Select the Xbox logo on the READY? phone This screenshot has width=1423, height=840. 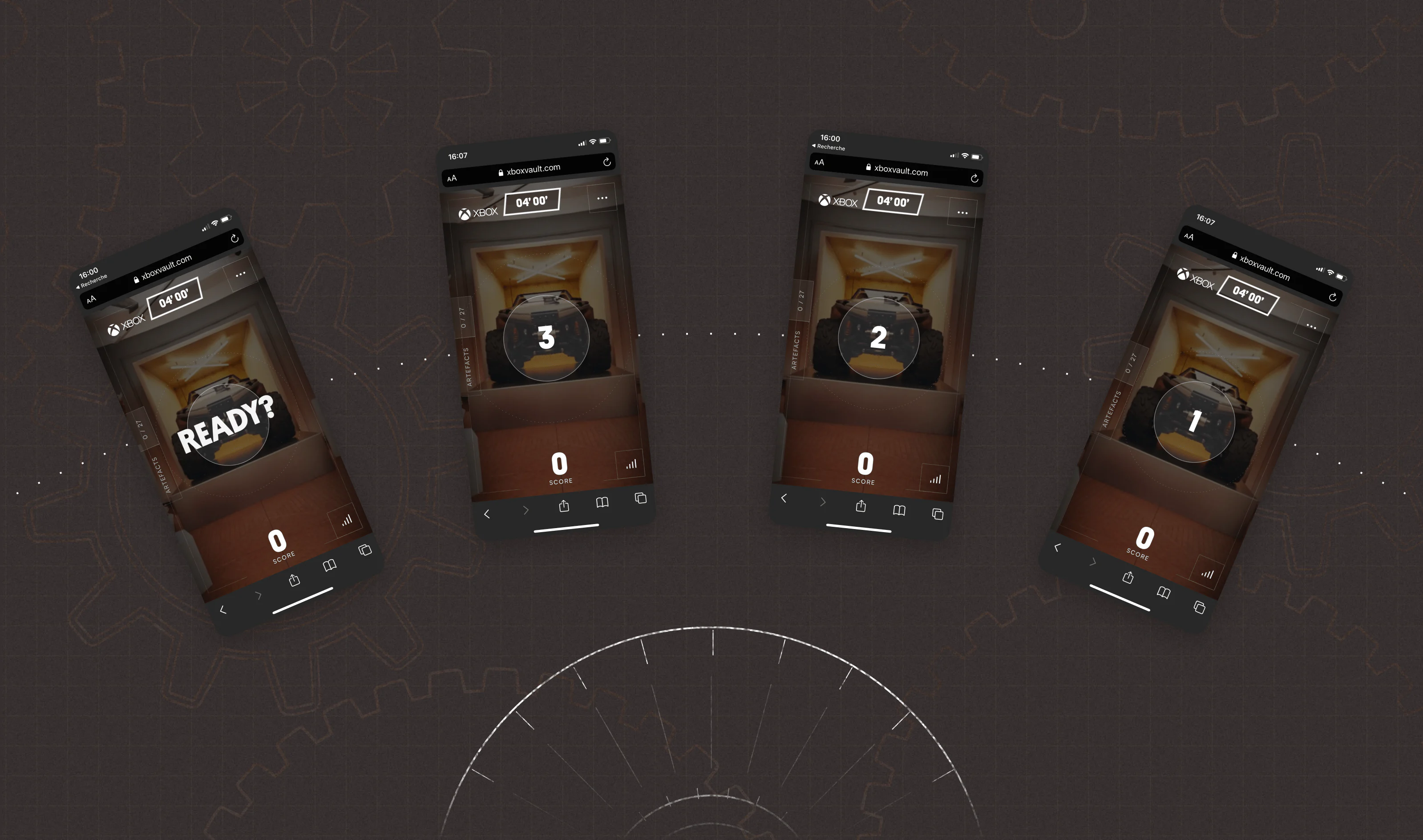click(126, 325)
